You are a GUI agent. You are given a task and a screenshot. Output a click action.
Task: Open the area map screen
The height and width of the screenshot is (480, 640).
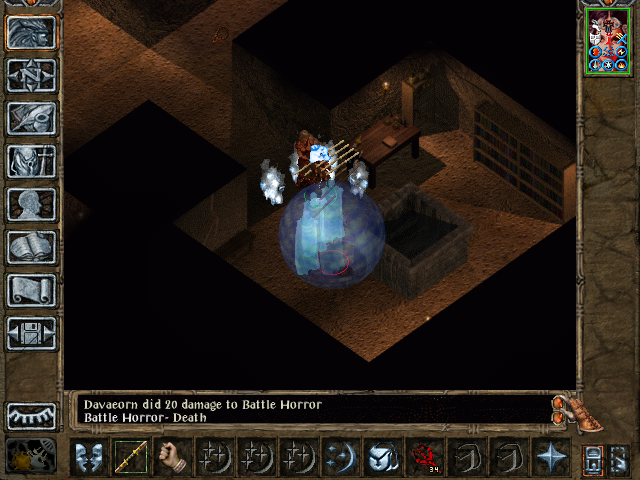(x=31, y=75)
